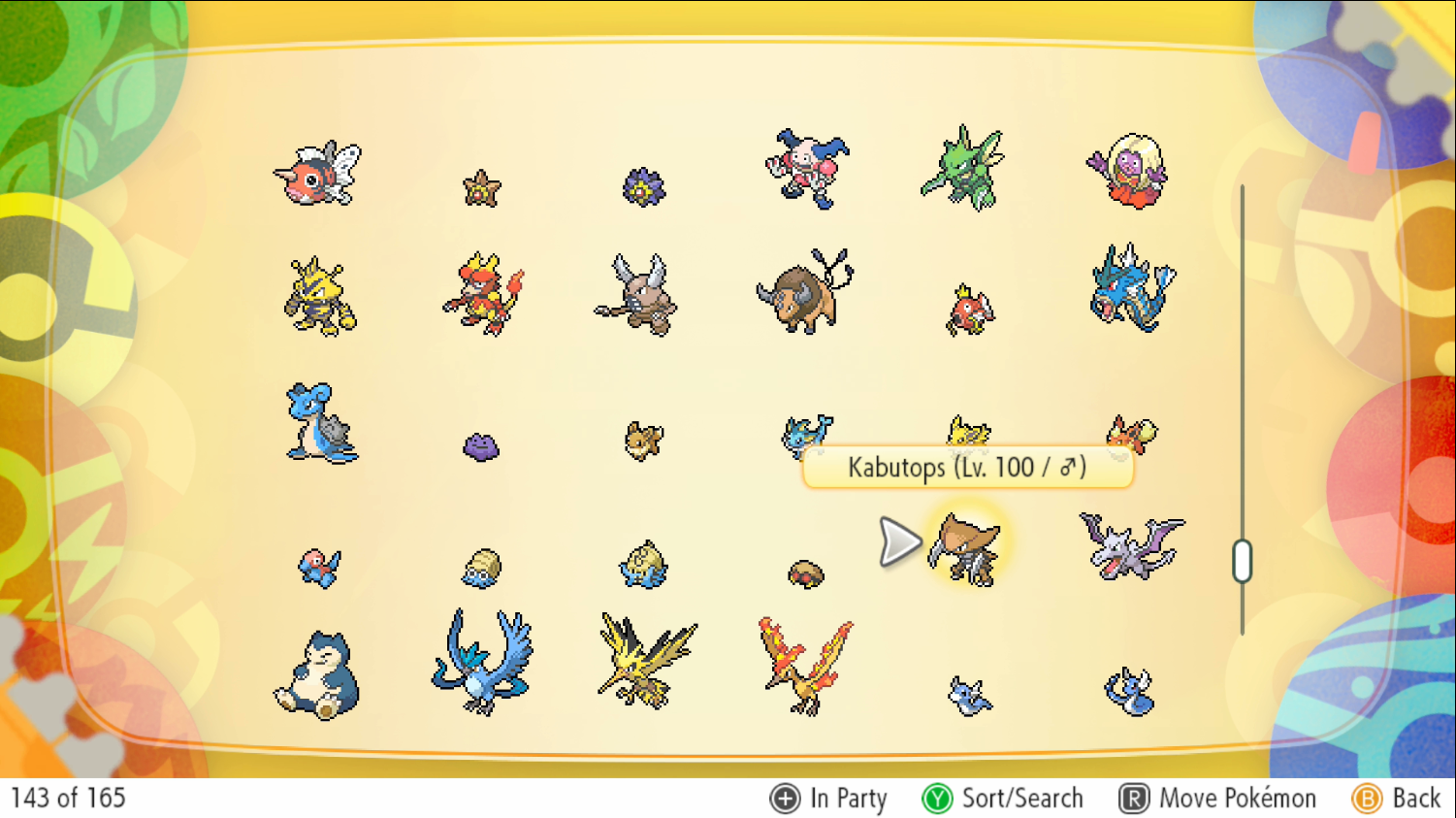Pick Mr. Mime from the box
The height and width of the screenshot is (818, 1456).
[x=806, y=169]
